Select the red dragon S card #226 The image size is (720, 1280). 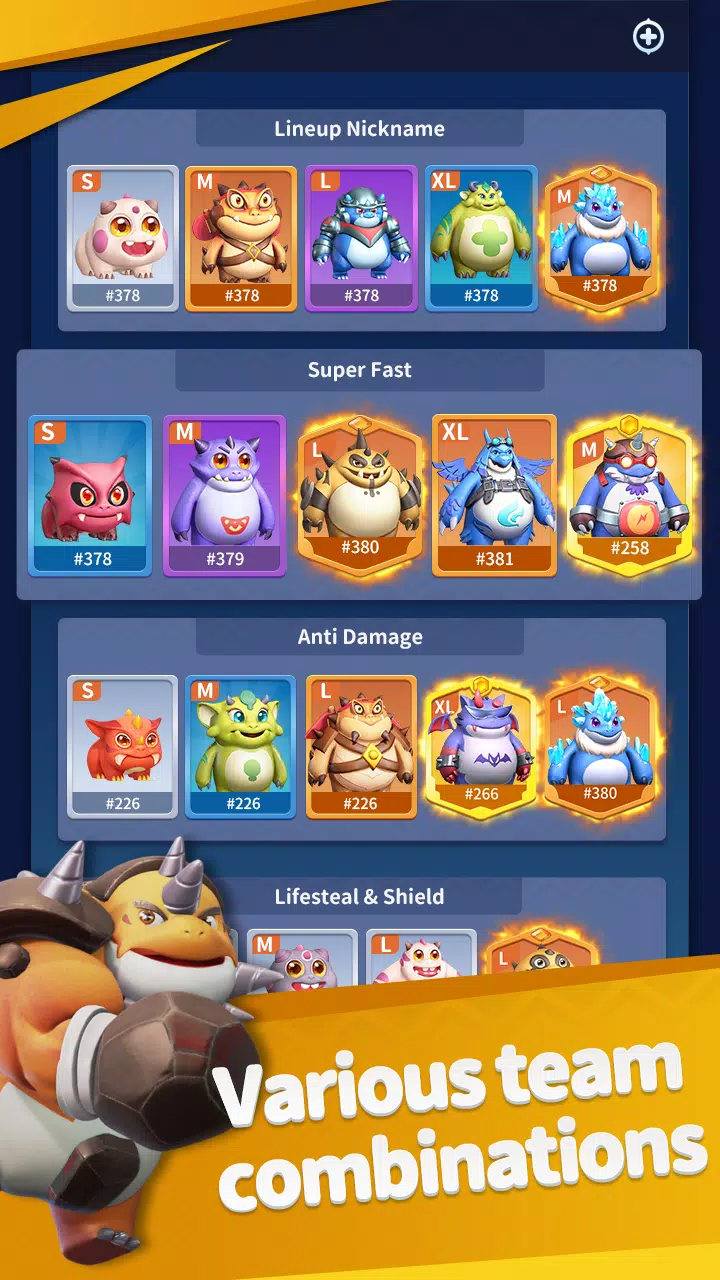click(123, 747)
